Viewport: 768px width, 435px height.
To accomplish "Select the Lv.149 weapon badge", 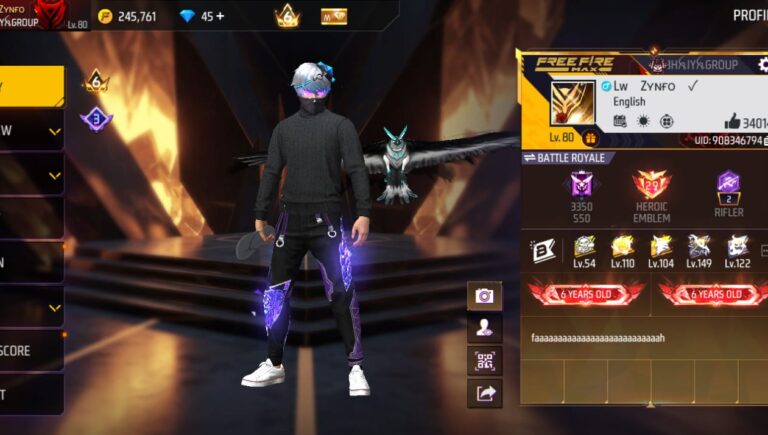I will [699, 248].
